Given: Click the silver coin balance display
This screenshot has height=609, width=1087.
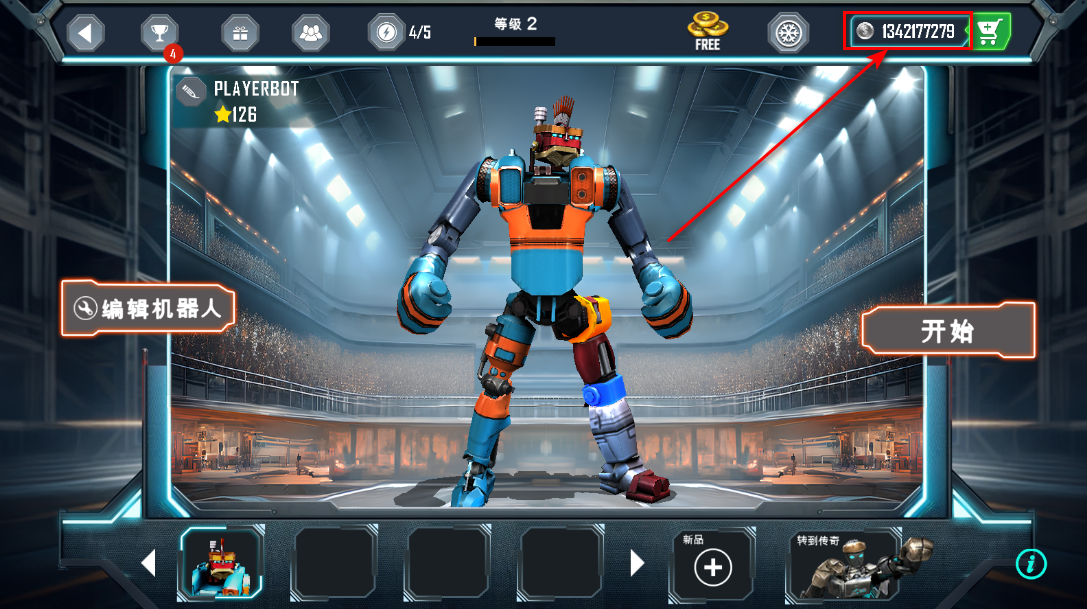Looking at the screenshot, I should [908, 32].
